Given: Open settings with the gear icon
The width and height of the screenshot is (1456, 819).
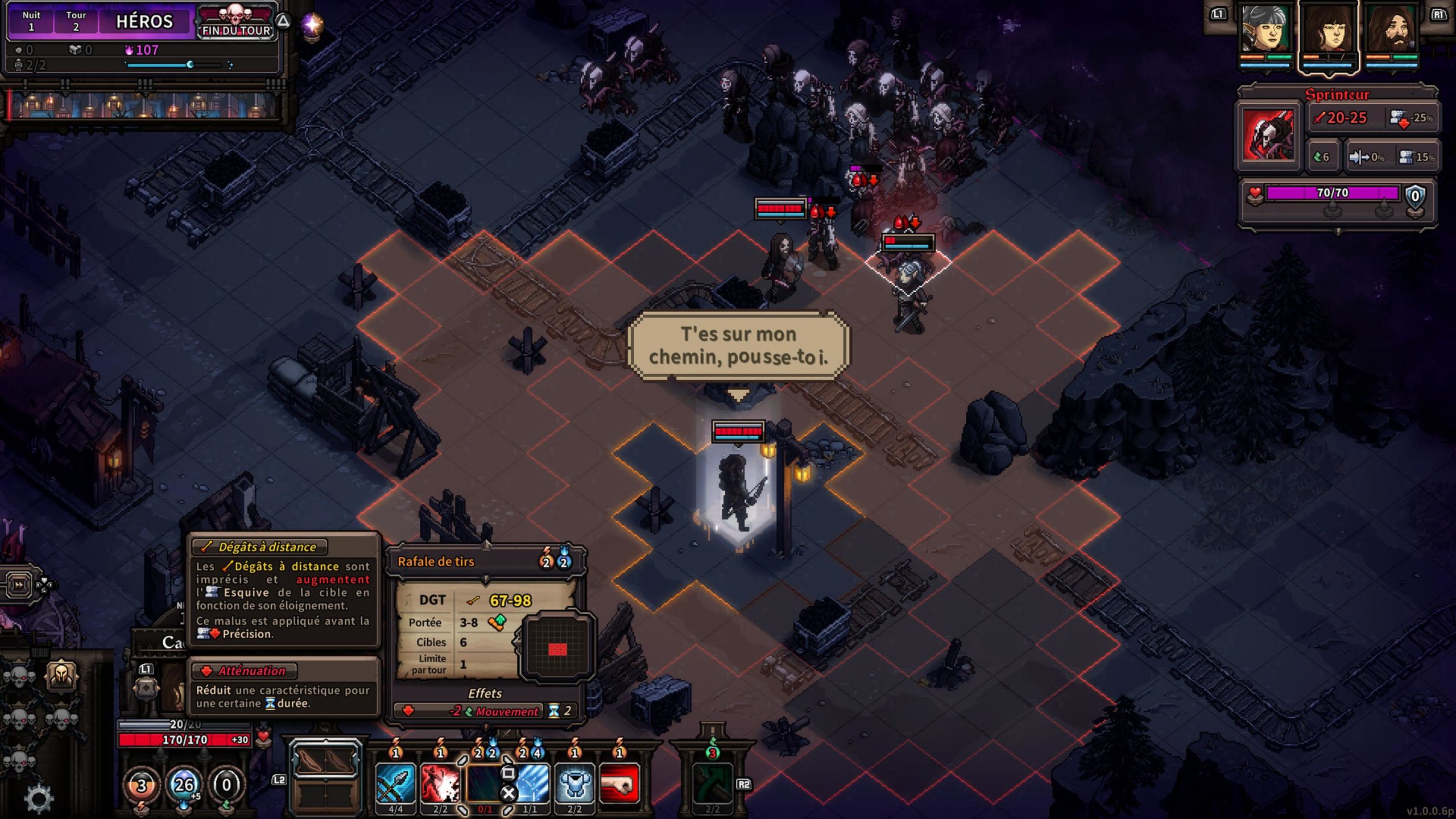Looking at the screenshot, I should tap(39, 797).
